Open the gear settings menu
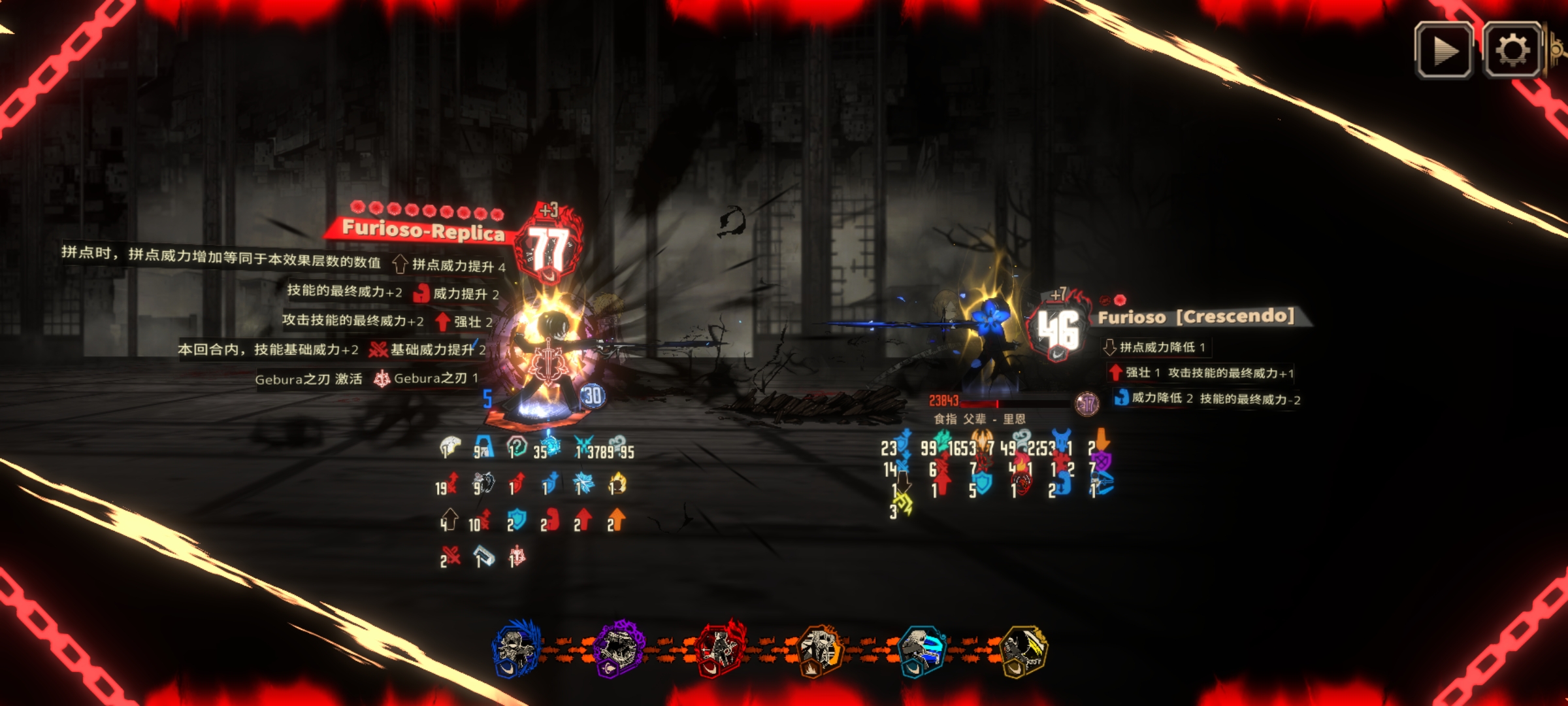1568x706 pixels. click(1512, 51)
